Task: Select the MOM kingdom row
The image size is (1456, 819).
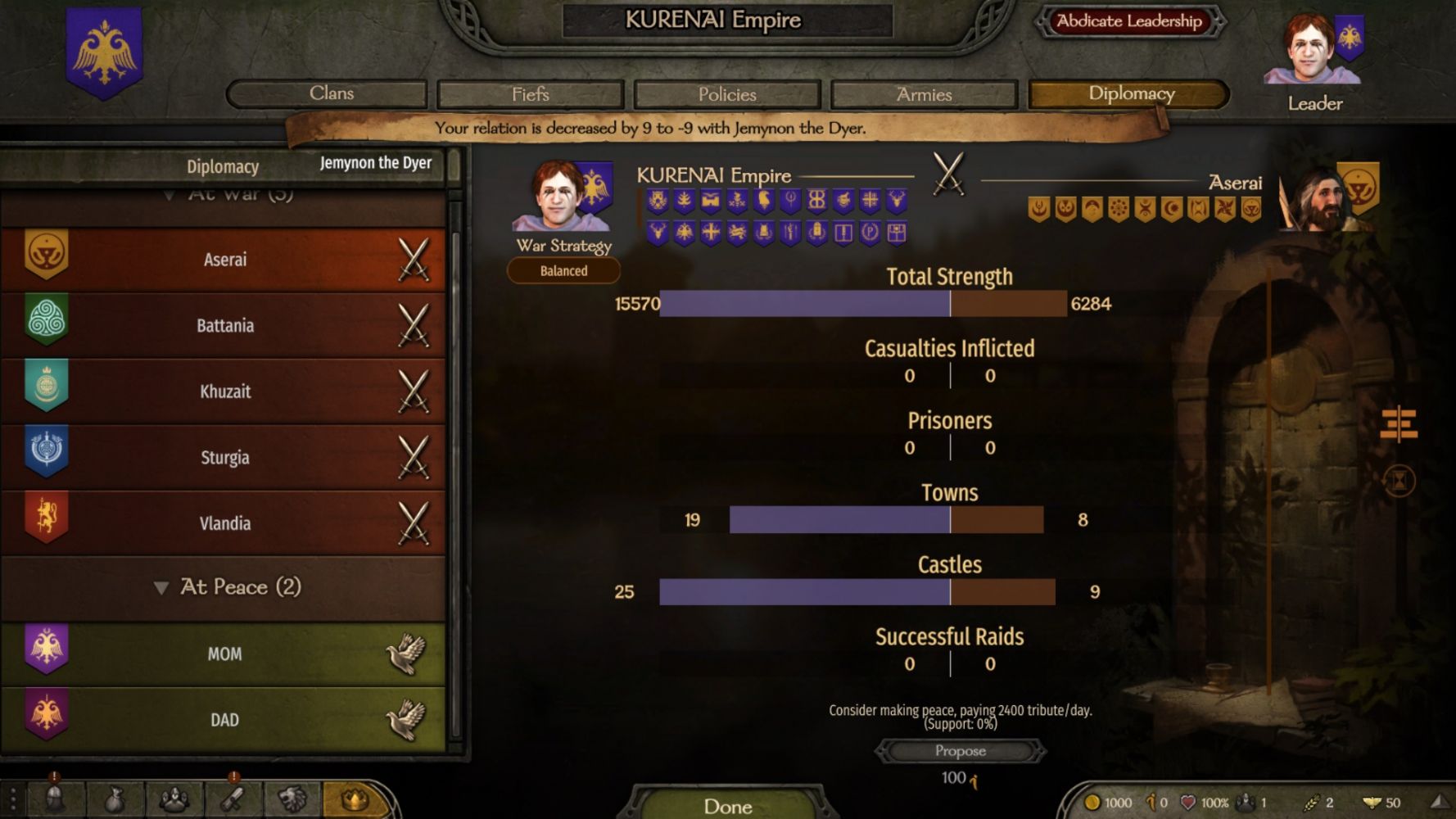Action: point(224,654)
